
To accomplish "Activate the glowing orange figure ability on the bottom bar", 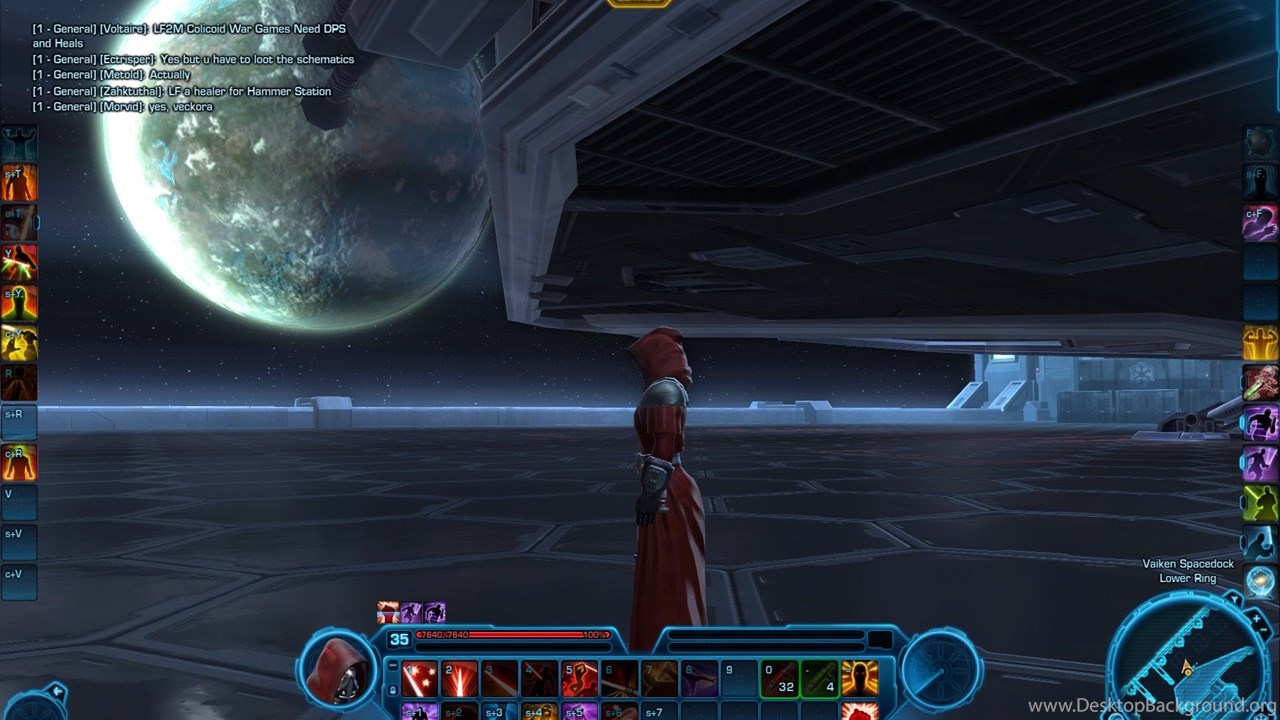I will pos(859,679).
